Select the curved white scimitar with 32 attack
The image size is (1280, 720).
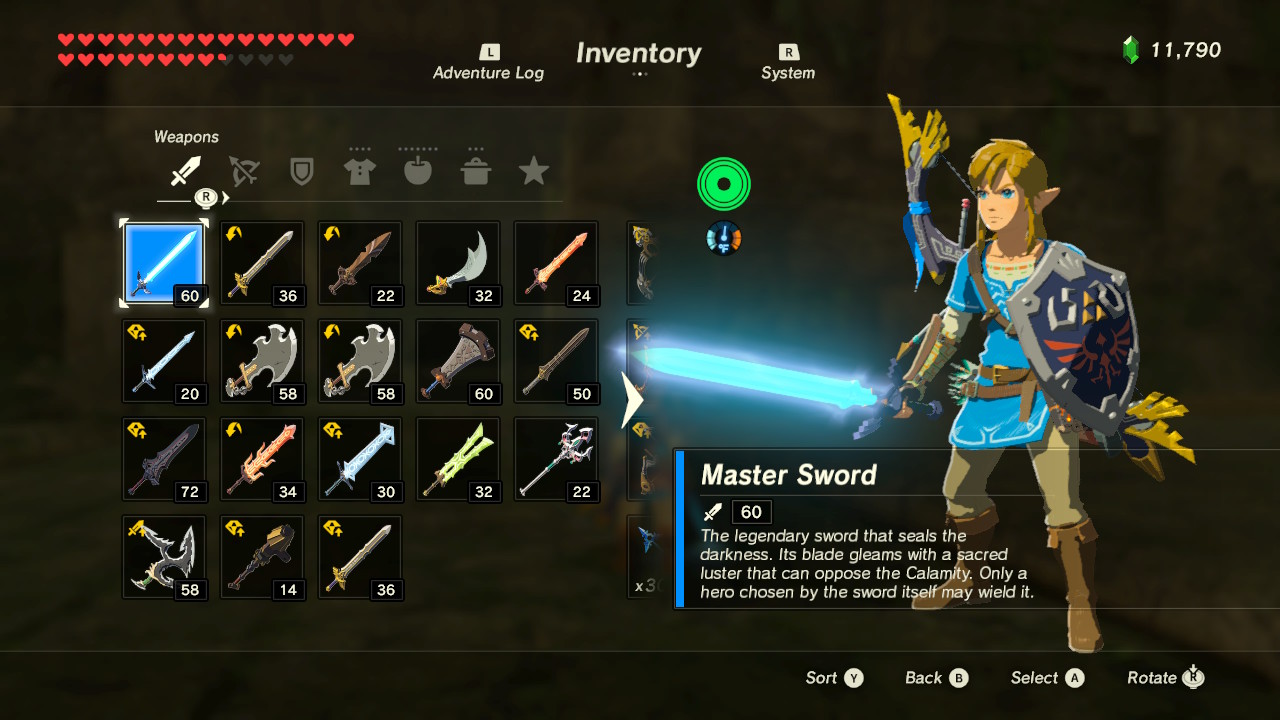(x=457, y=263)
